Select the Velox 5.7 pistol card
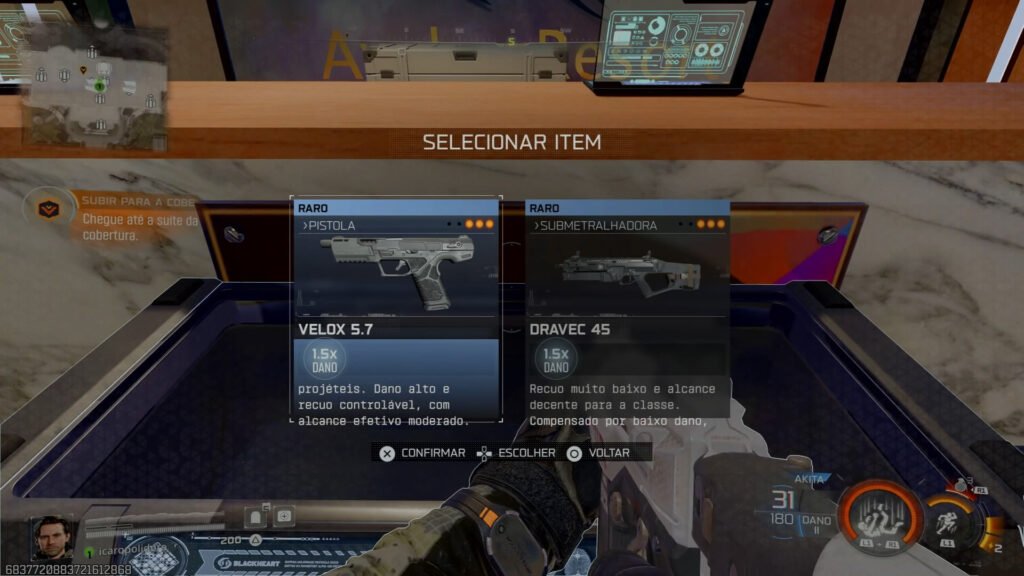 396,308
